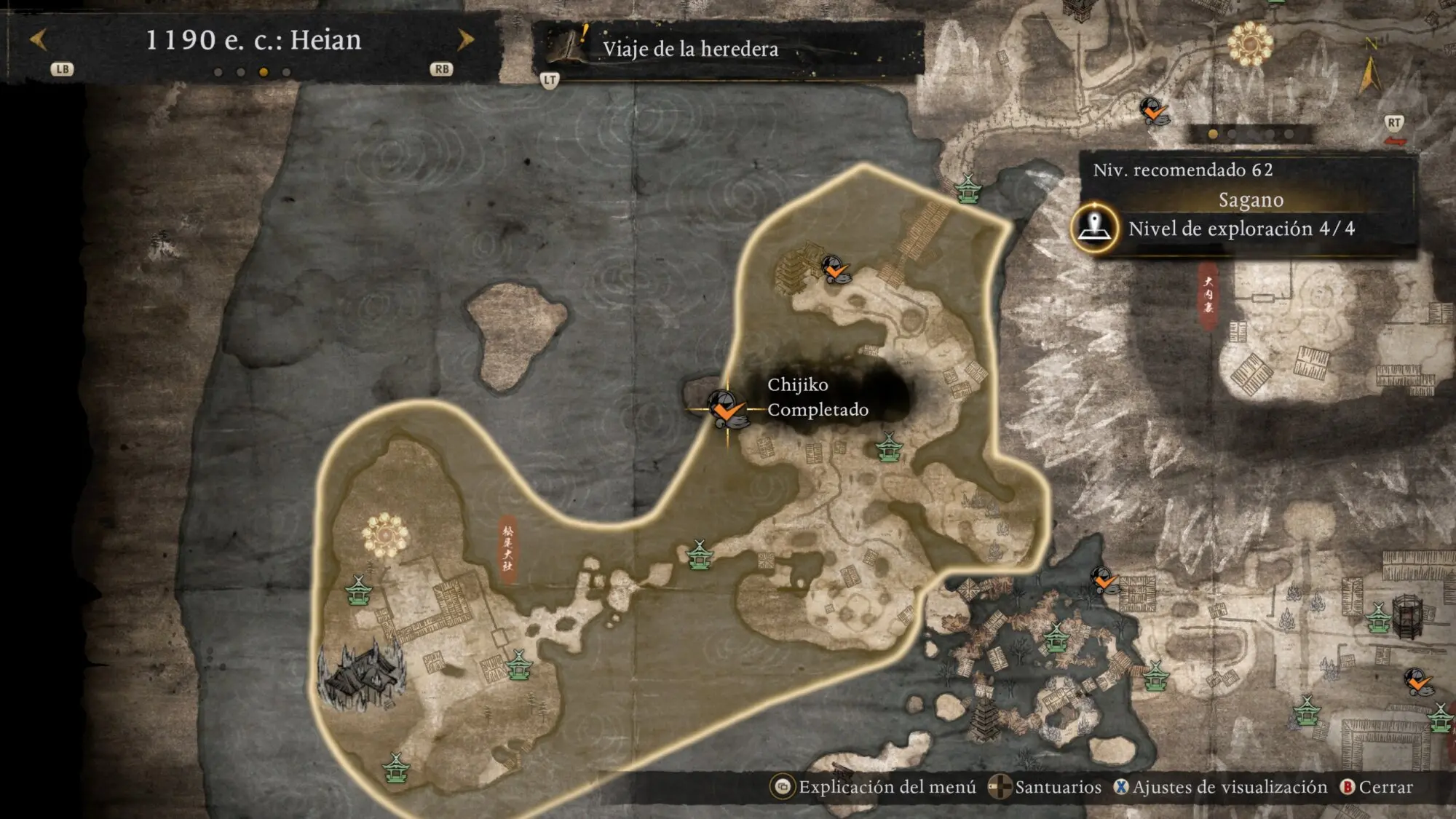Select the shrine marker on the narrow land bridge
The width and height of the screenshot is (1456, 819).
[700, 555]
